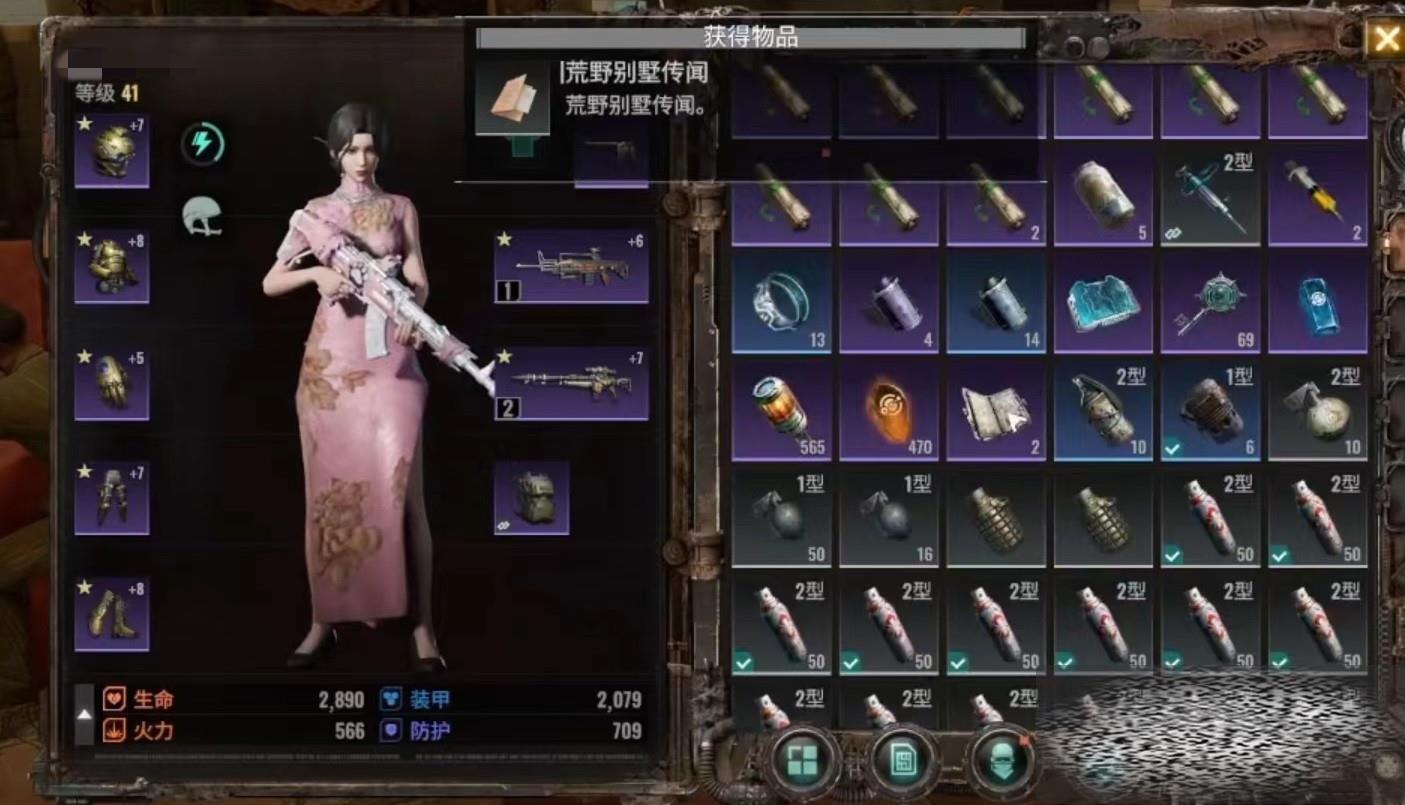Screen dimensions: 1405x805
Task: Select the equipped leg armor slot
Action: (x=112, y=498)
